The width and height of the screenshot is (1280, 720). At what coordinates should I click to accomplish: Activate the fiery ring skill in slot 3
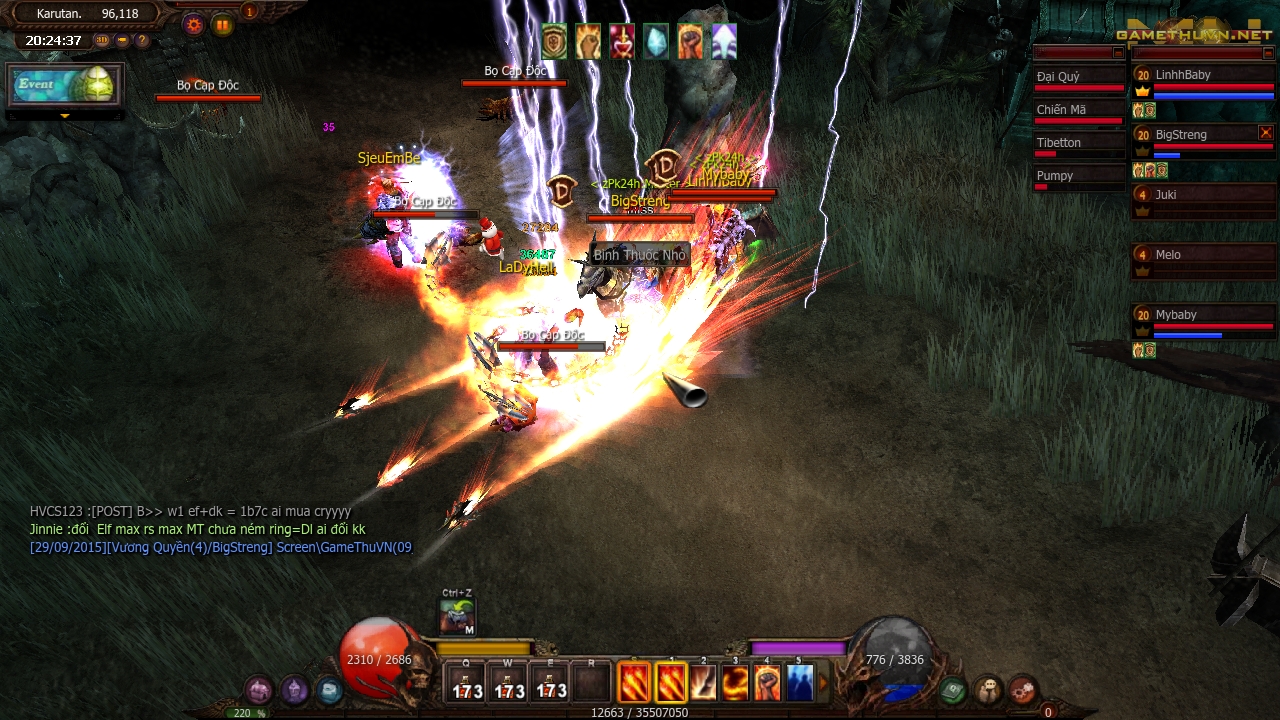pyautogui.click(x=735, y=683)
